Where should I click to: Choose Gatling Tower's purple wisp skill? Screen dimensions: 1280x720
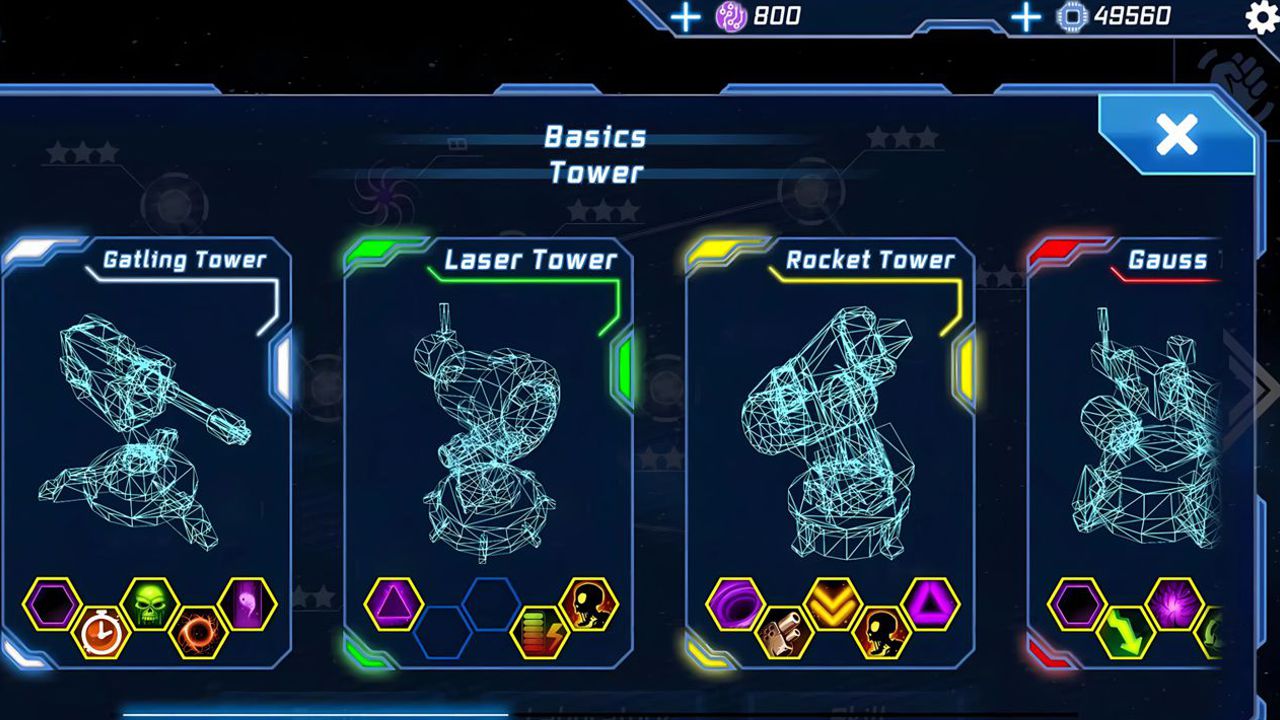click(247, 605)
